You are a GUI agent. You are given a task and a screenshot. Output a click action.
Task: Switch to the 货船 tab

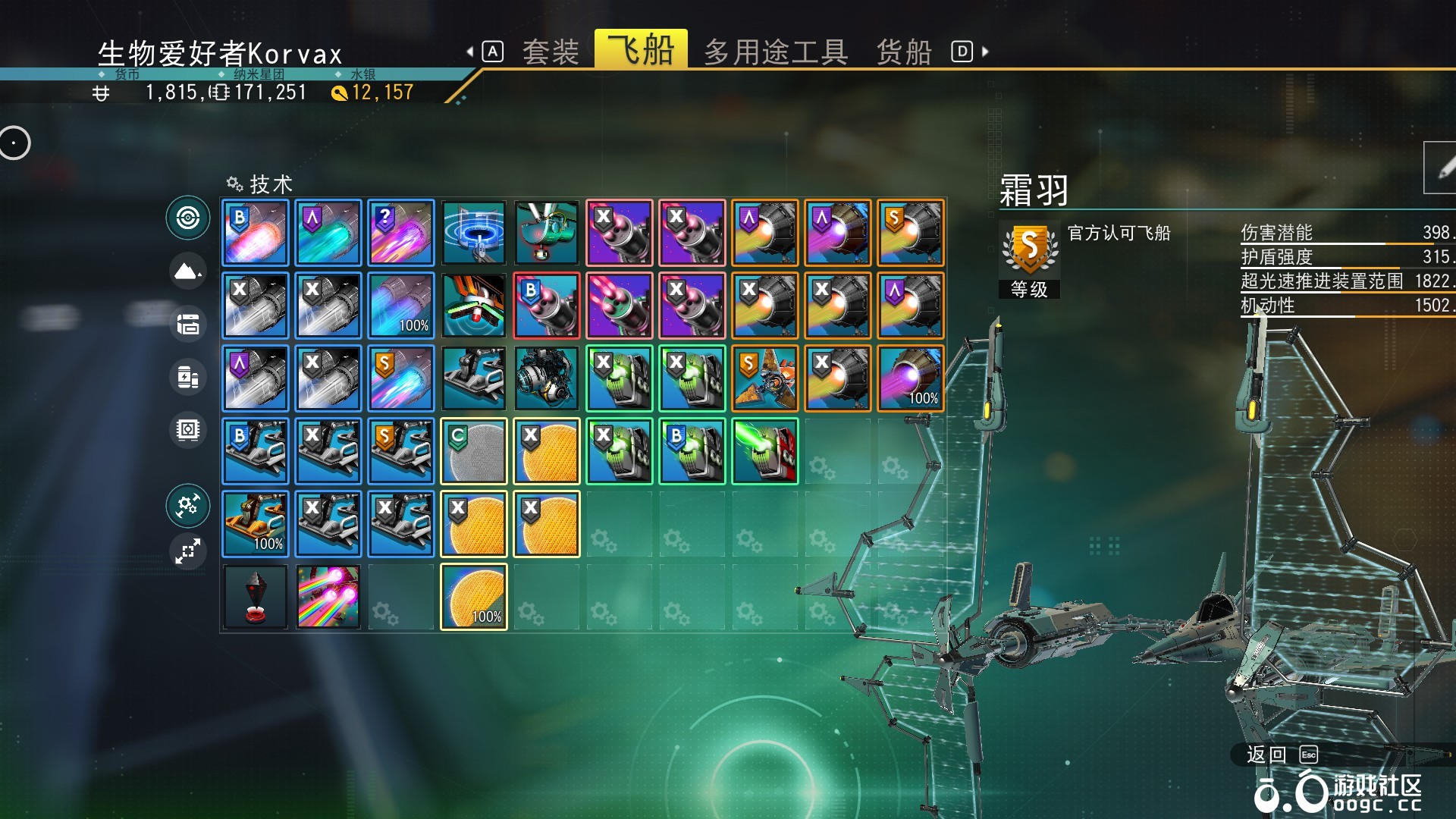point(903,52)
